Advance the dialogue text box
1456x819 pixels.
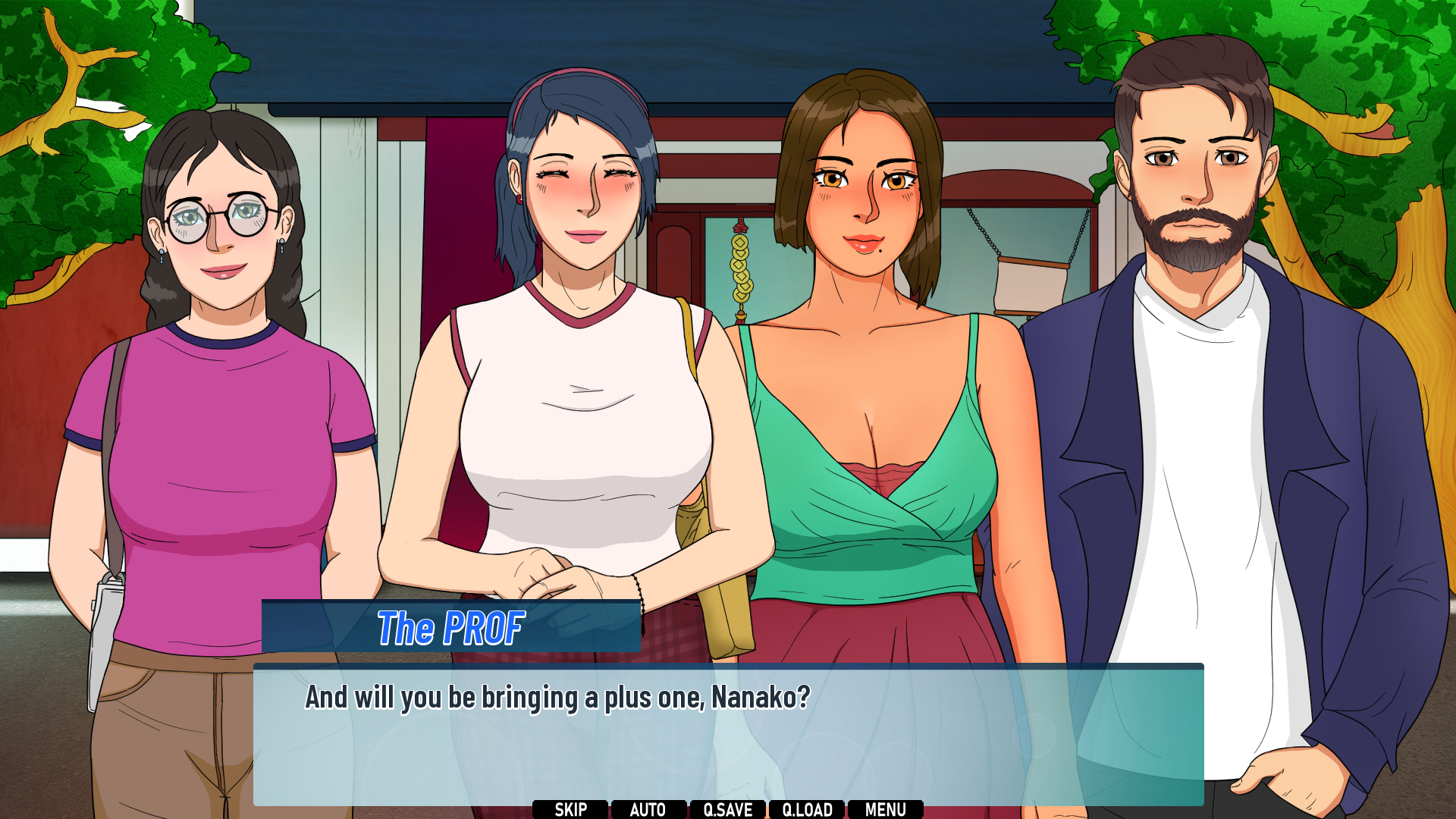(728, 734)
